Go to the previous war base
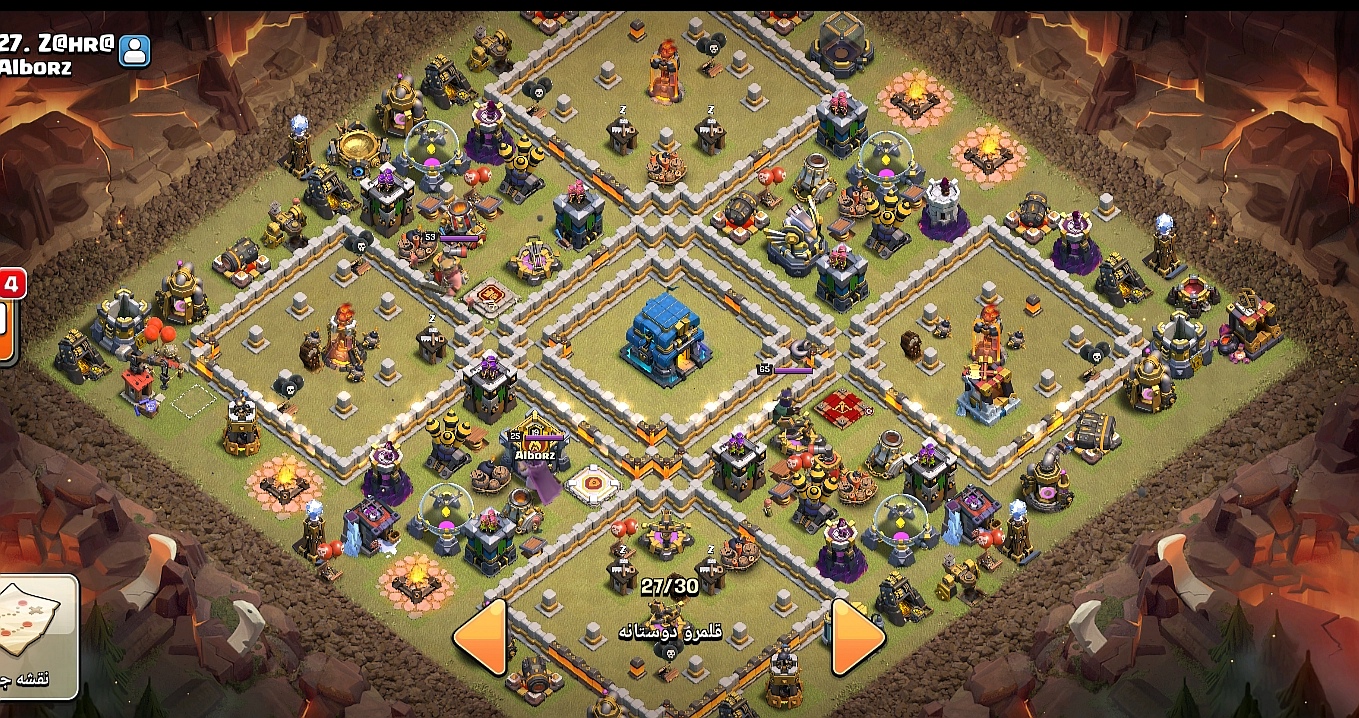 tap(480, 636)
